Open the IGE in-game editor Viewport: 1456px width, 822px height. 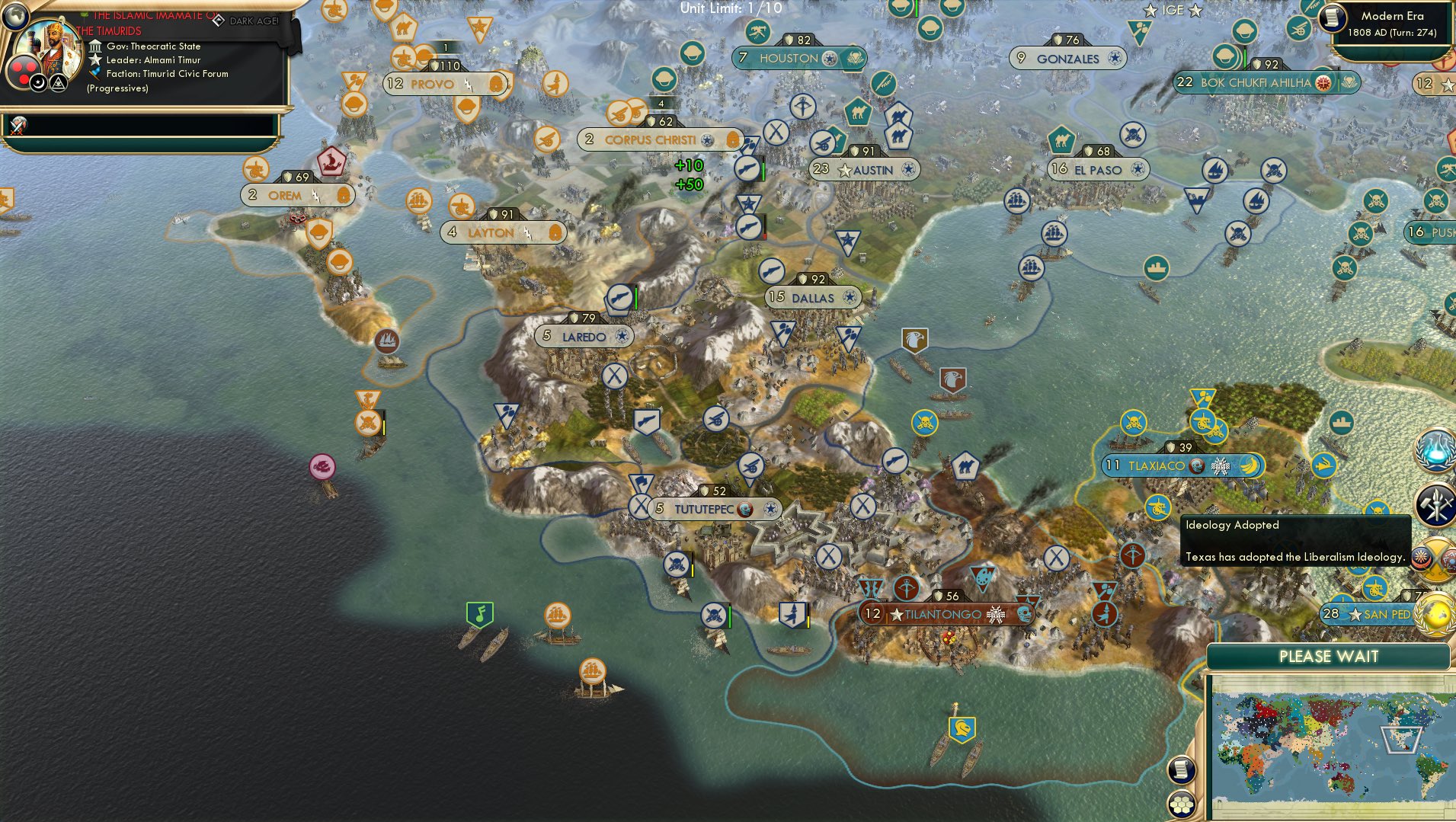pos(1173,11)
